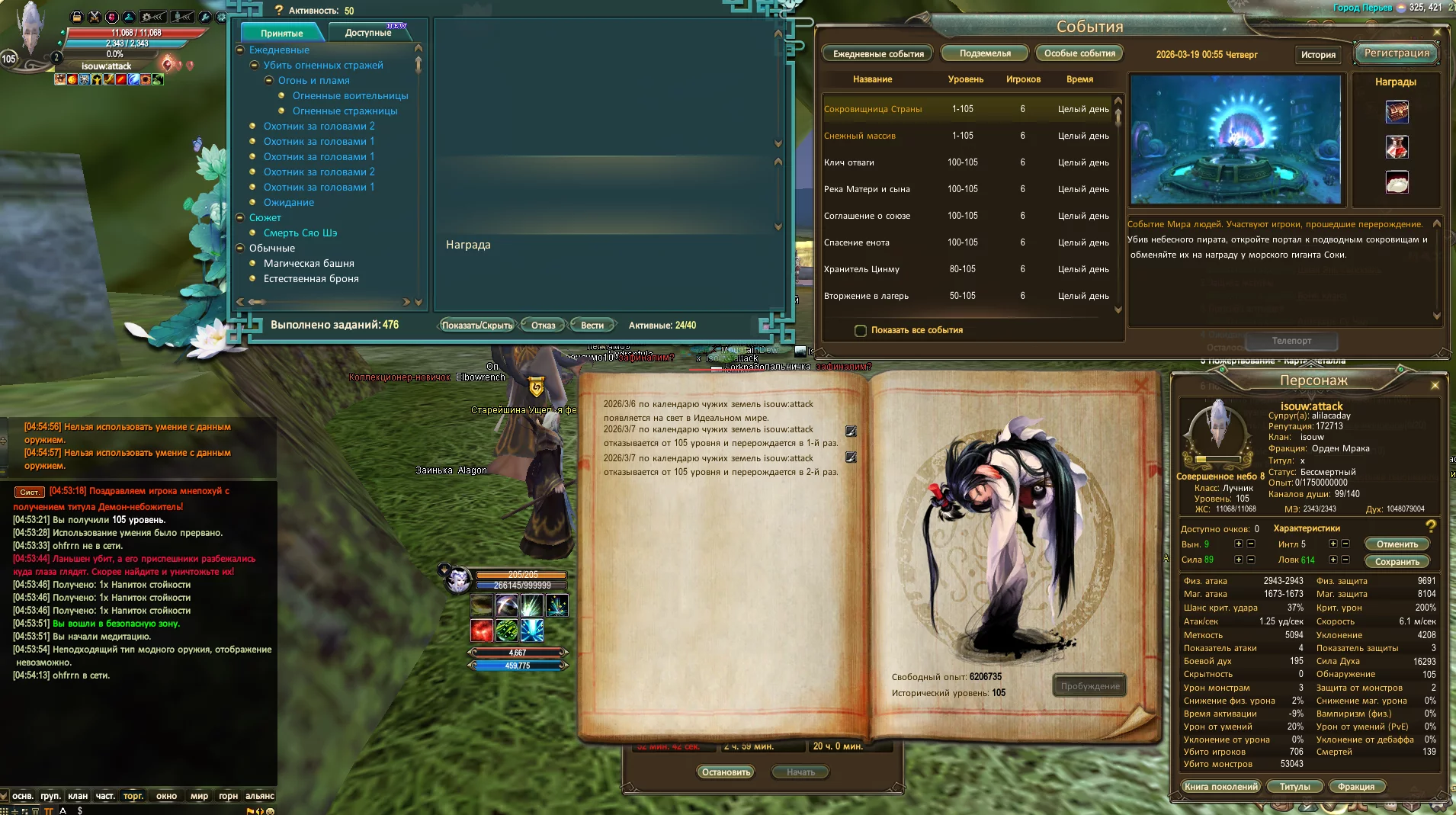Open the Книга поколений button

1221,787
